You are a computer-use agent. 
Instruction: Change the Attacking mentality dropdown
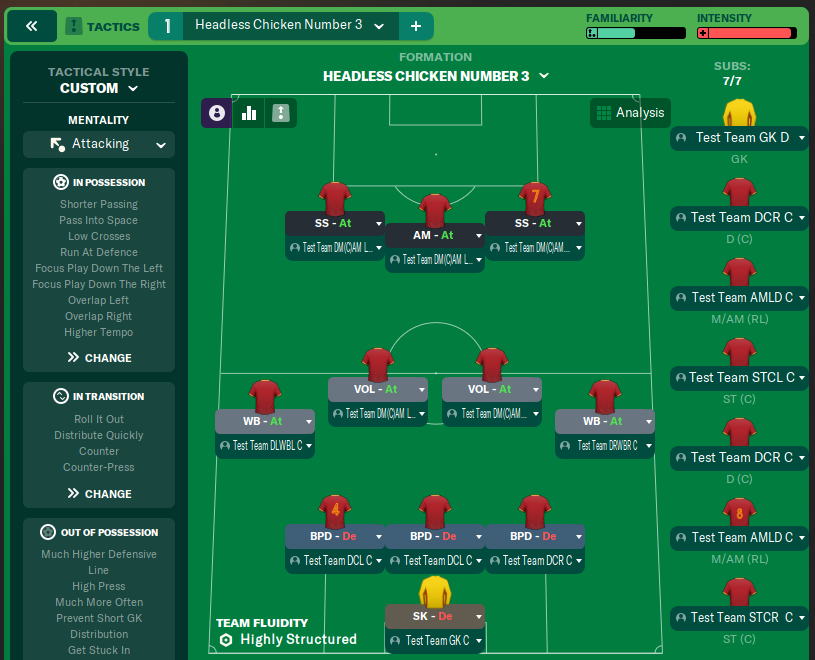[x=99, y=144]
